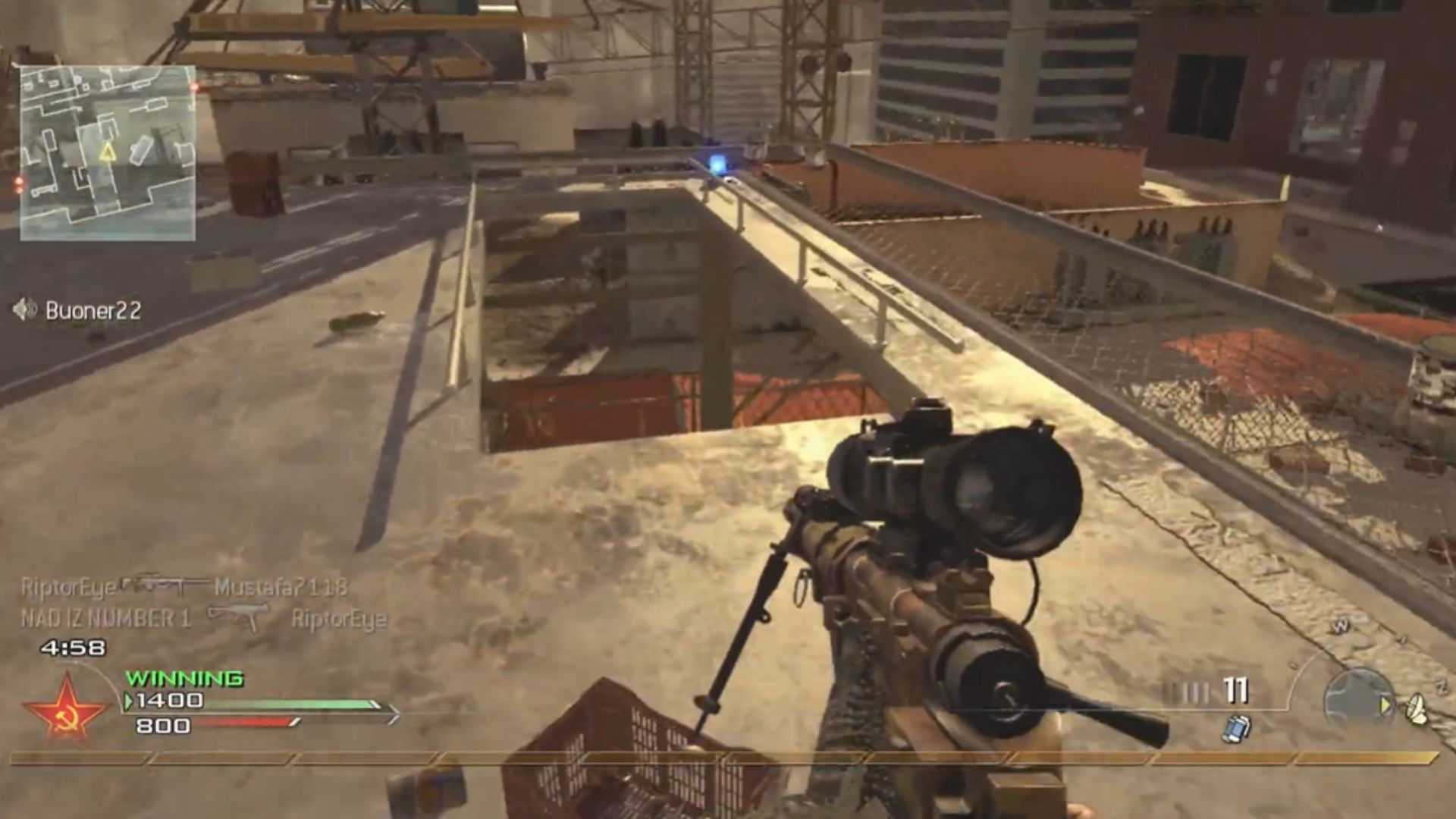Expand the green team score bar arrow
The height and width of the screenshot is (819, 1456).
[x=394, y=711]
